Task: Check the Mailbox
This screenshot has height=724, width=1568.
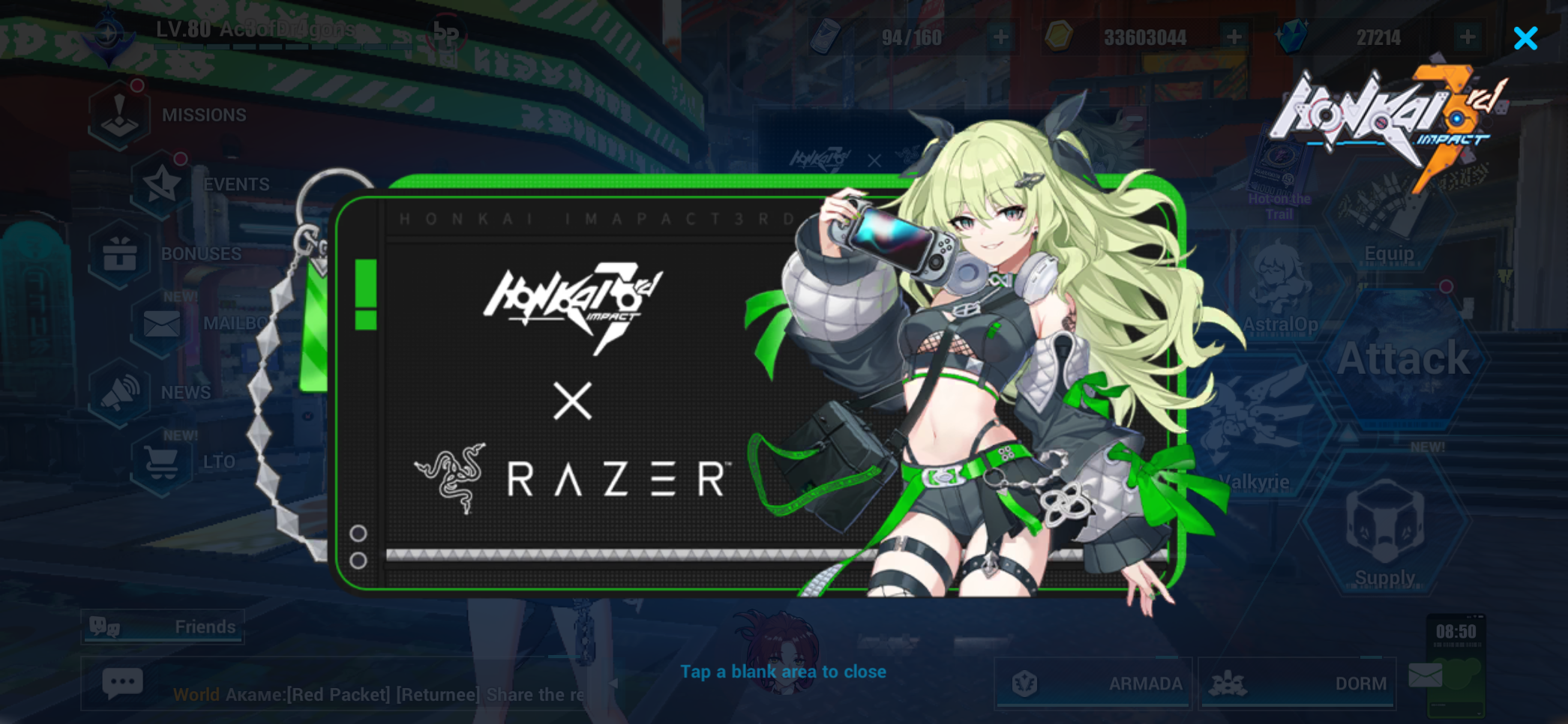Action: 160,322
